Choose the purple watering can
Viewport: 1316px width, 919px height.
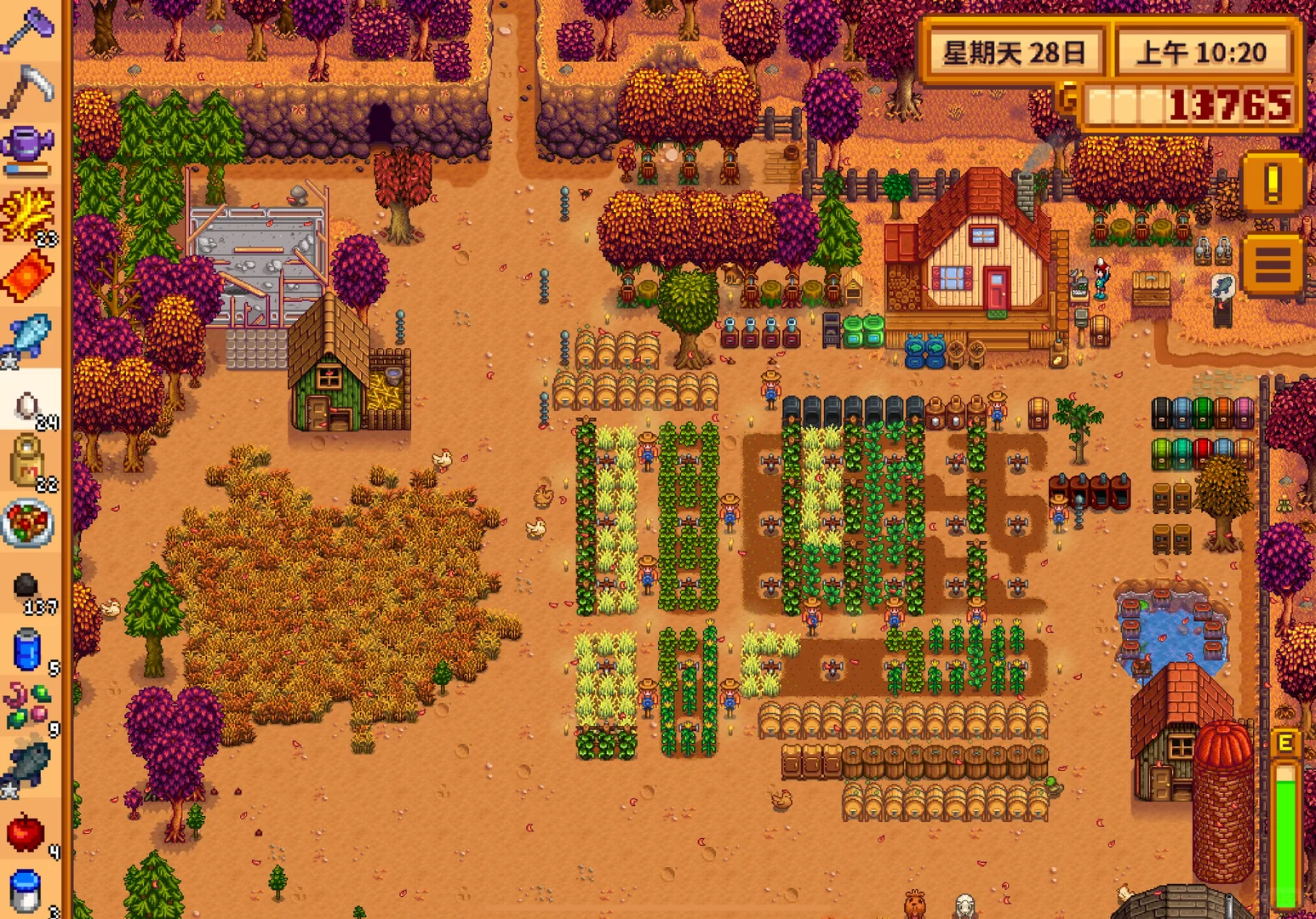(x=29, y=150)
